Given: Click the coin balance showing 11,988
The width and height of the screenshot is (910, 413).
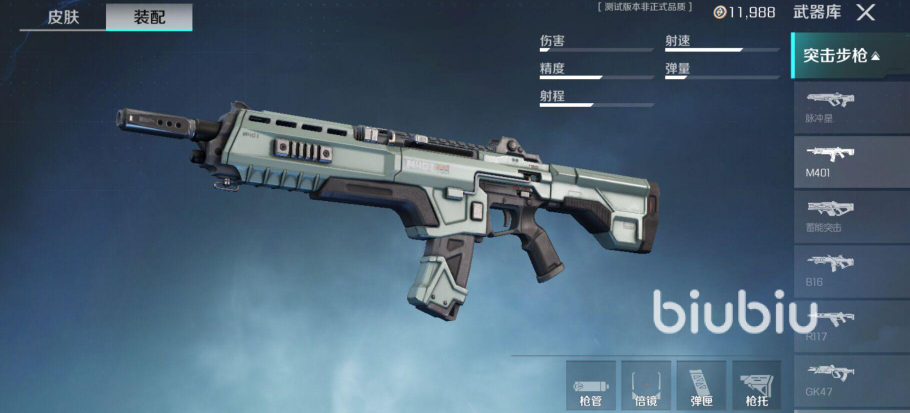Looking at the screenshot, I should pos(744,12).
